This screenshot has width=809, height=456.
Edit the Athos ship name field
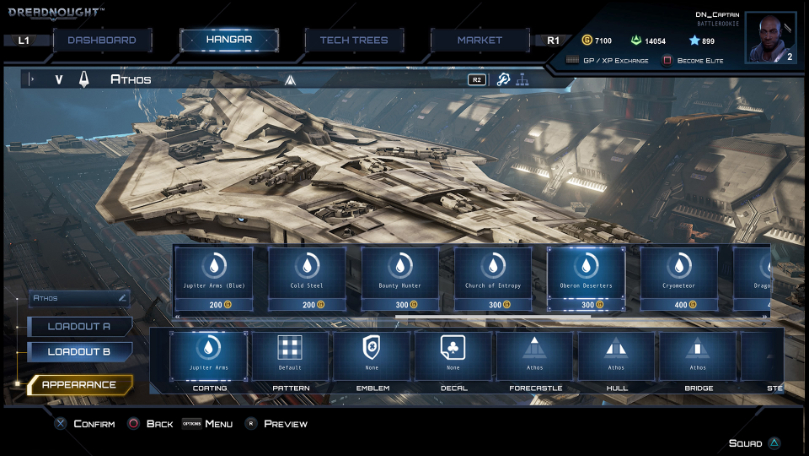80,298
